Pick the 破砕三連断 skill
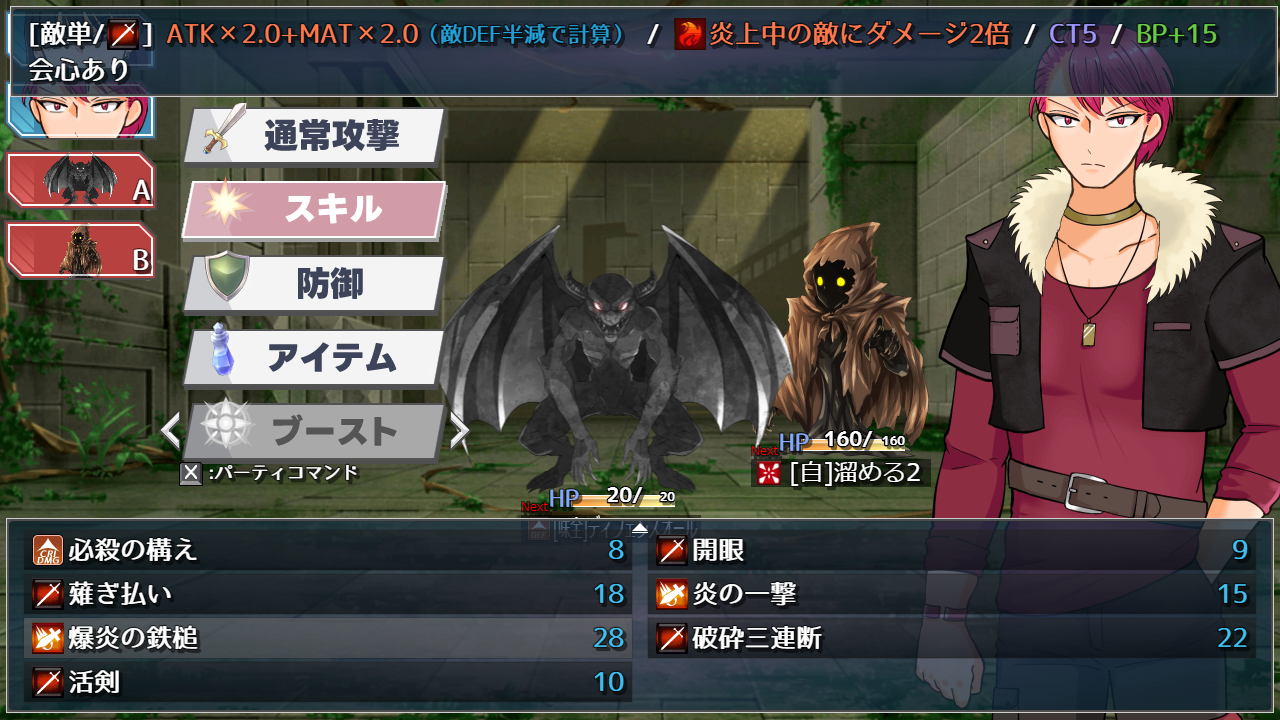This screenshot has width=1280, height=720. point(952,638)
